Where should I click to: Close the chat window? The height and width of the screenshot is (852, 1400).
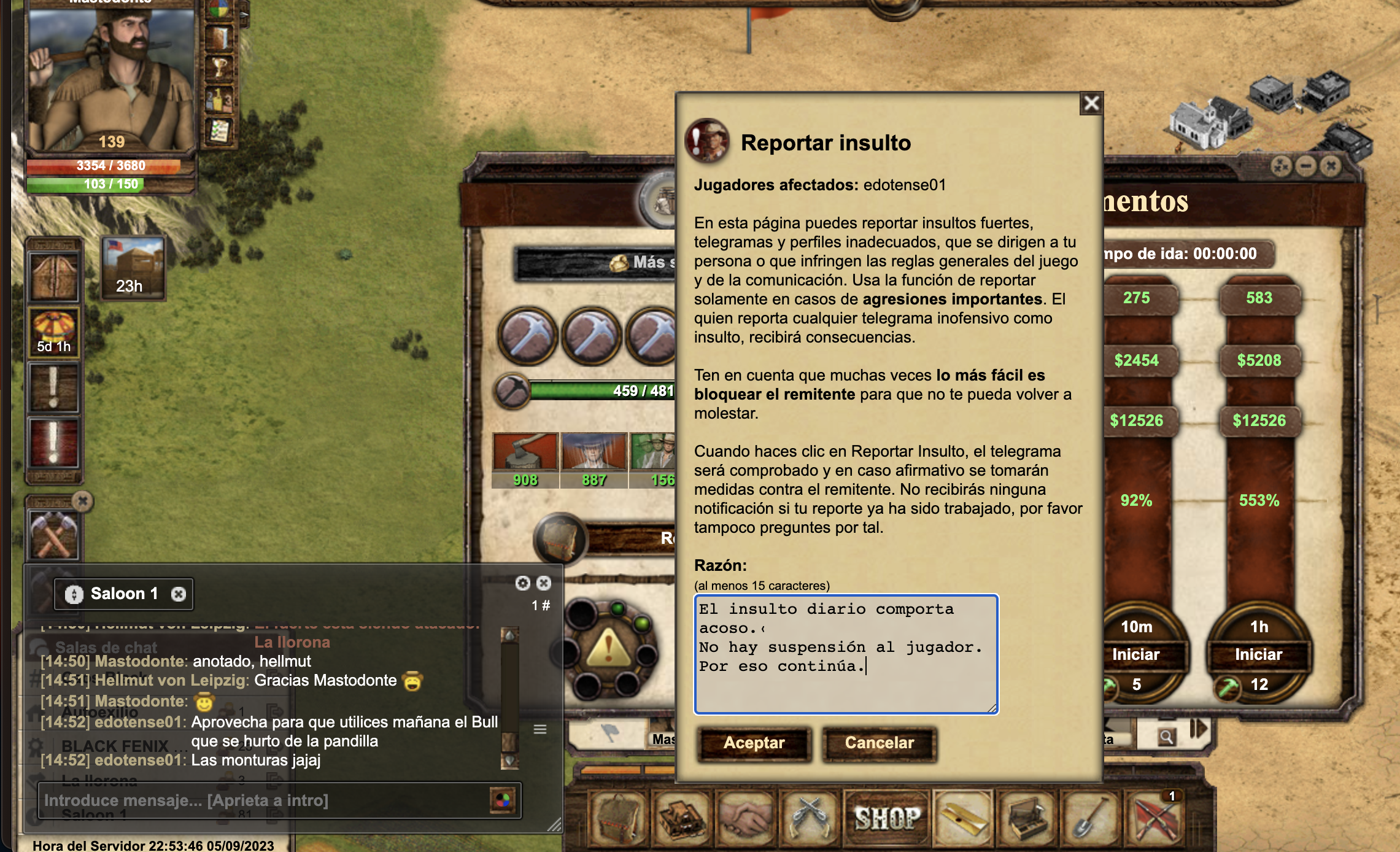(x=544, y=583)
